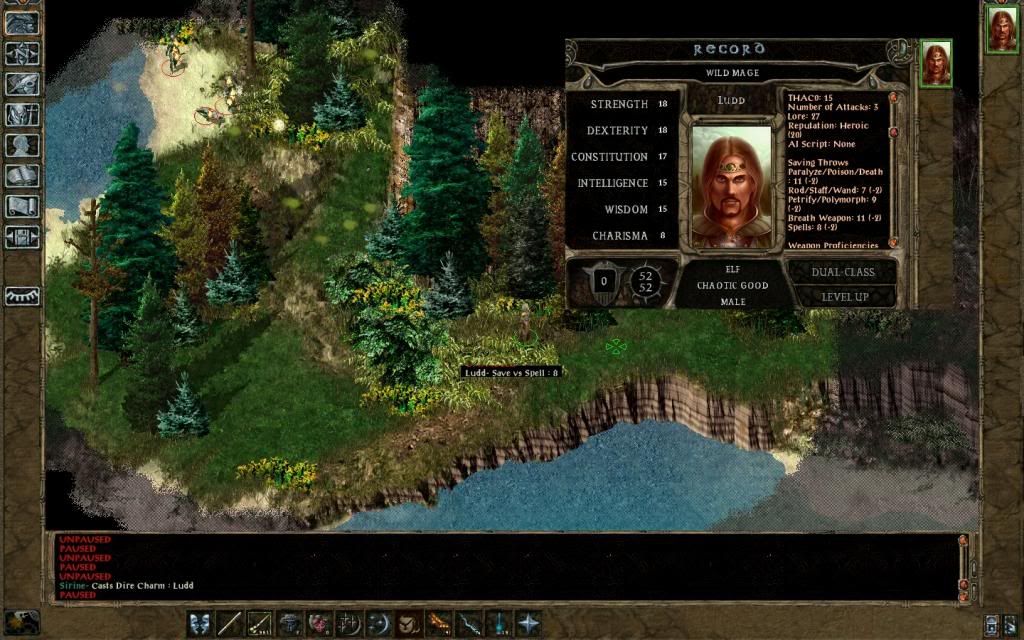The height and width of the screenshot is (640, 1024).
Task: Open the priest scroll icon
Action: coord(22,206)
